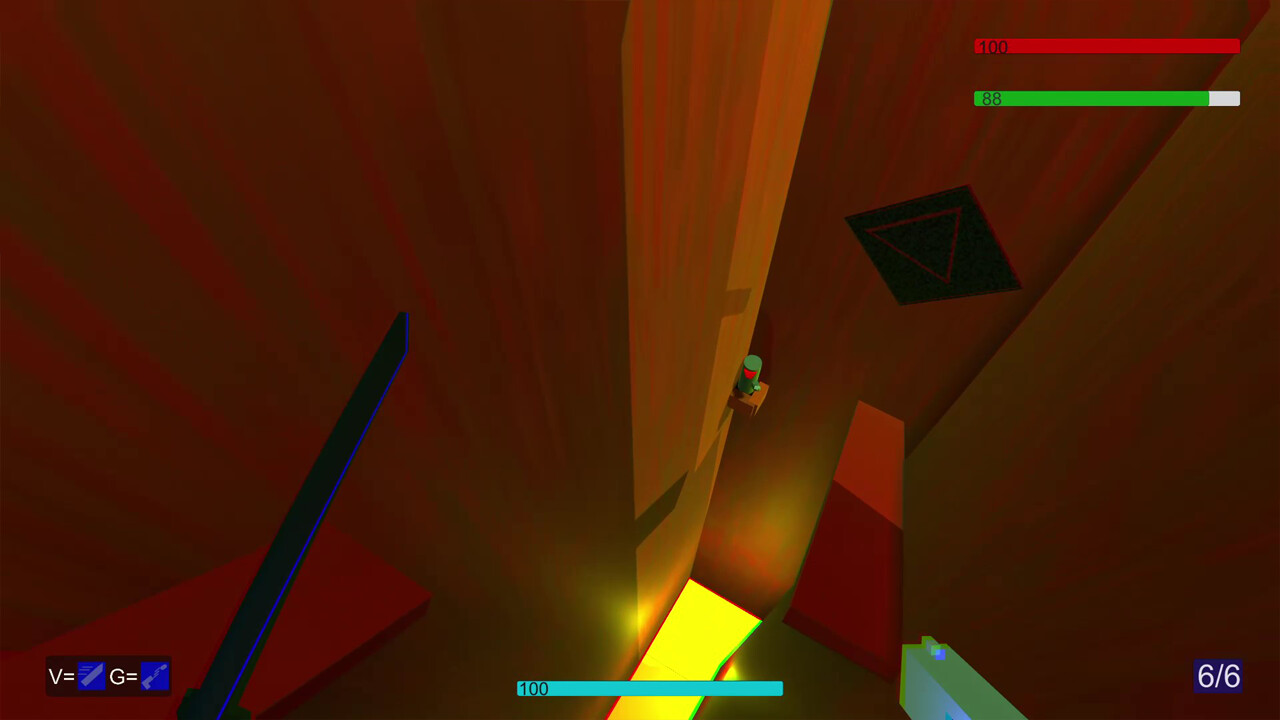Click the glowing green sight dot on the gun
This screenshot has width=1280, height=720.
tap(934, 652)
